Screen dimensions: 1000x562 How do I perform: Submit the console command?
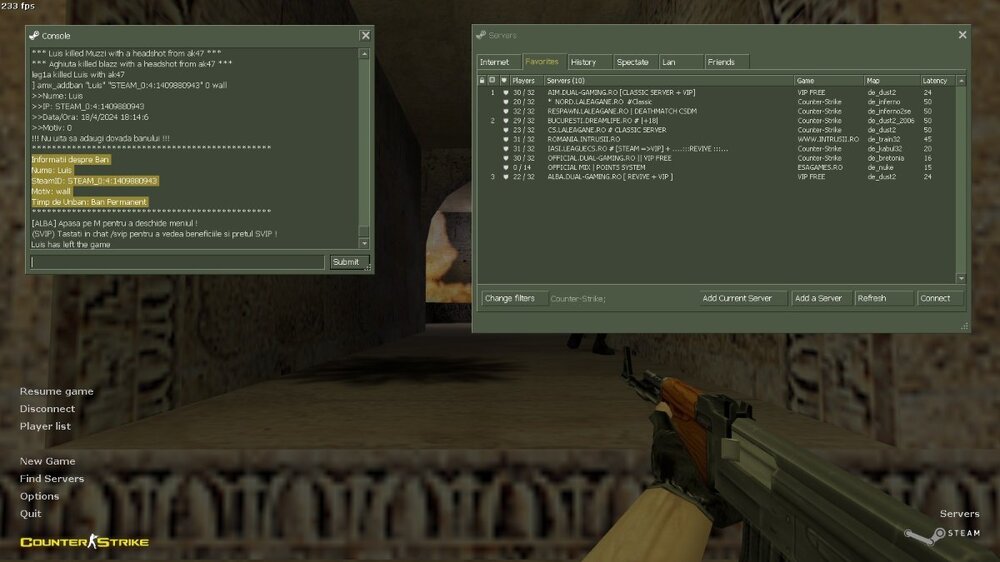[x=345, y=262]
